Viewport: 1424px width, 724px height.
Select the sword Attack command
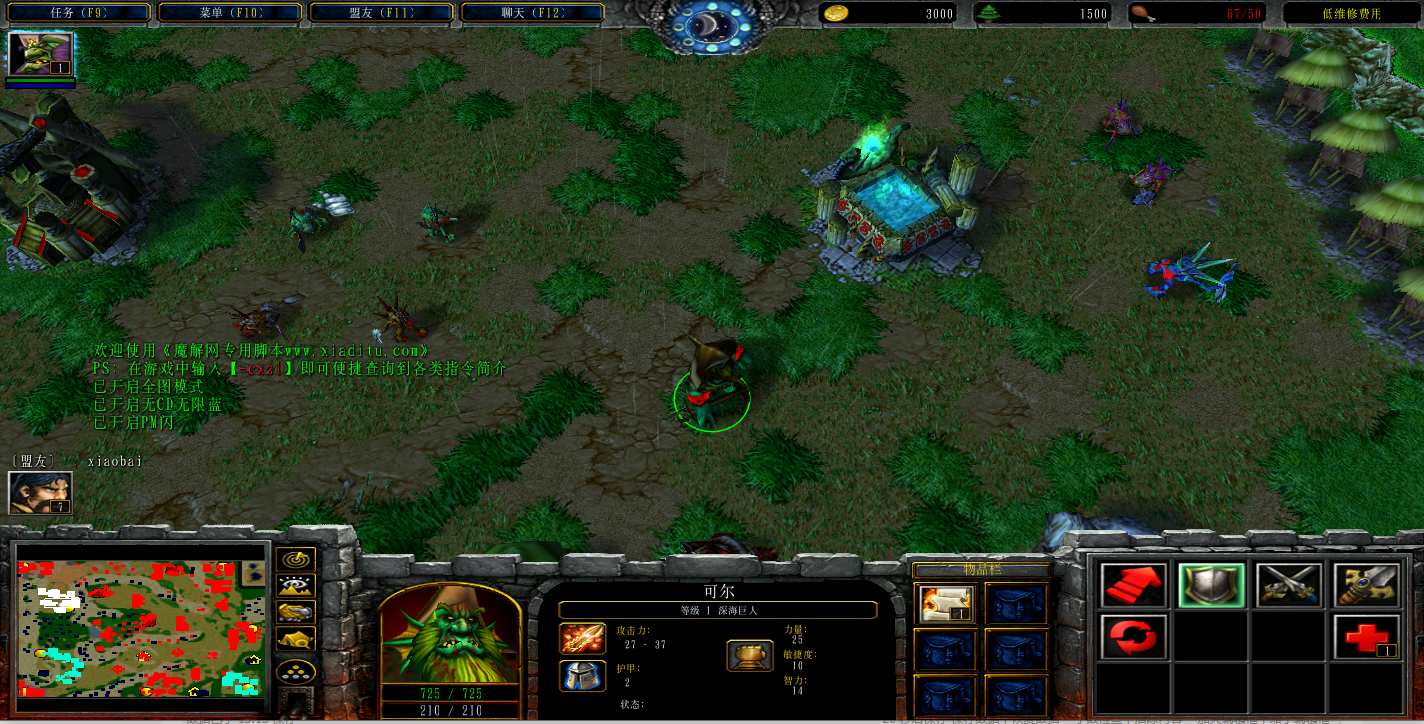1366,585
